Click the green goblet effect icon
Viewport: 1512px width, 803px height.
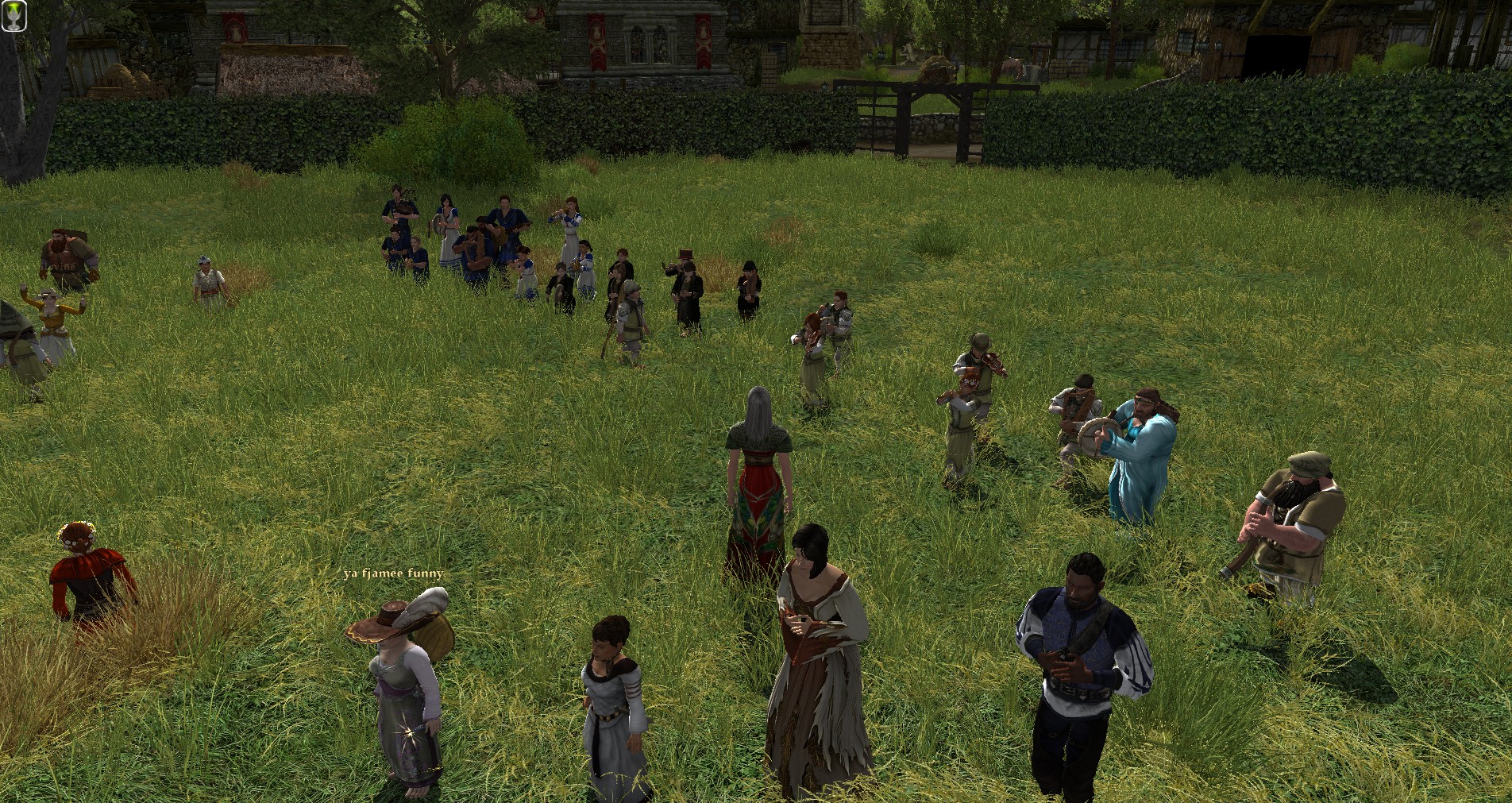(x=13, y=17)
